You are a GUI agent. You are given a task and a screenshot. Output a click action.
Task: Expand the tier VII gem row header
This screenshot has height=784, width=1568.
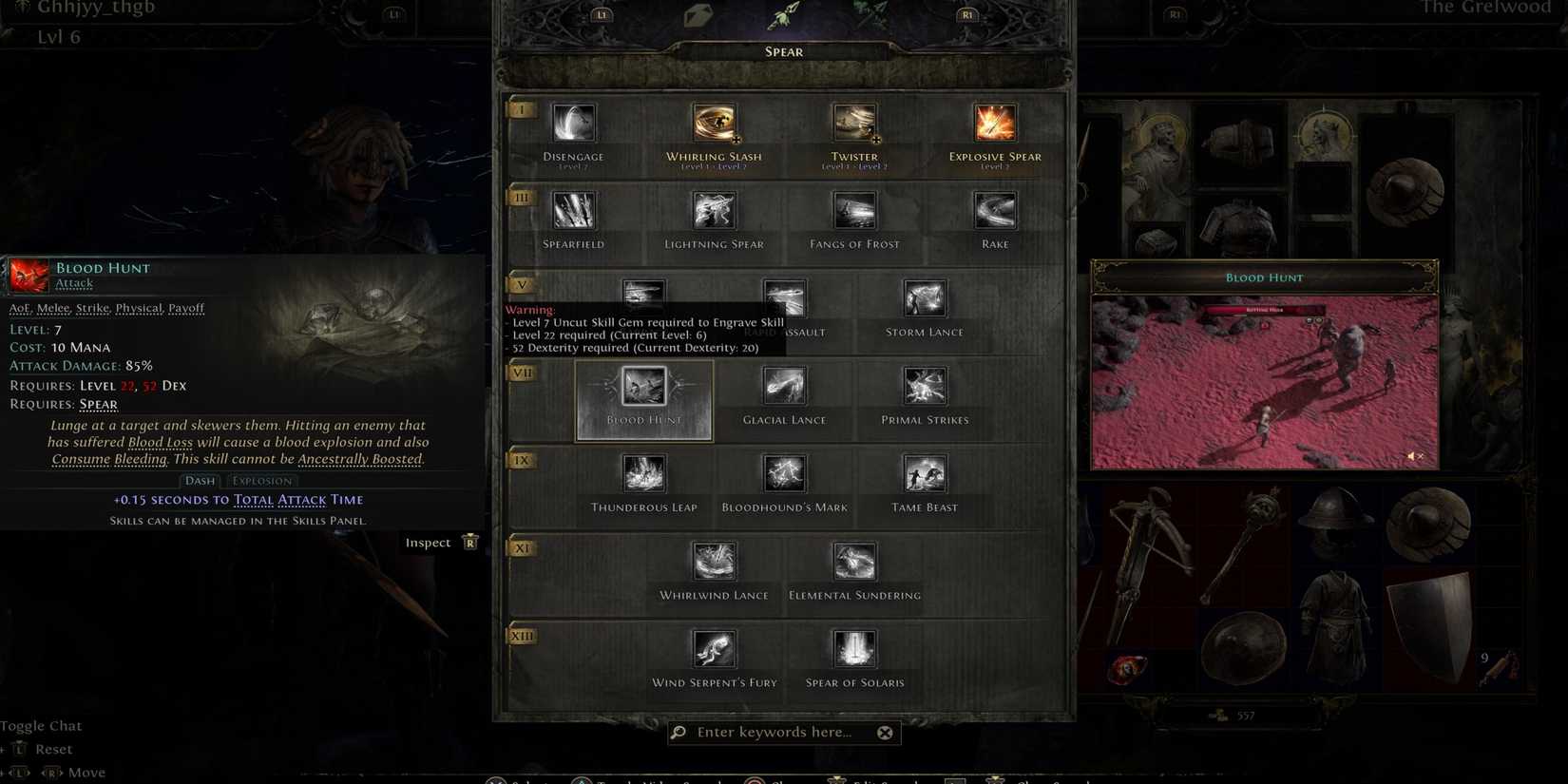pyautogui.click(x=521, y=373)
